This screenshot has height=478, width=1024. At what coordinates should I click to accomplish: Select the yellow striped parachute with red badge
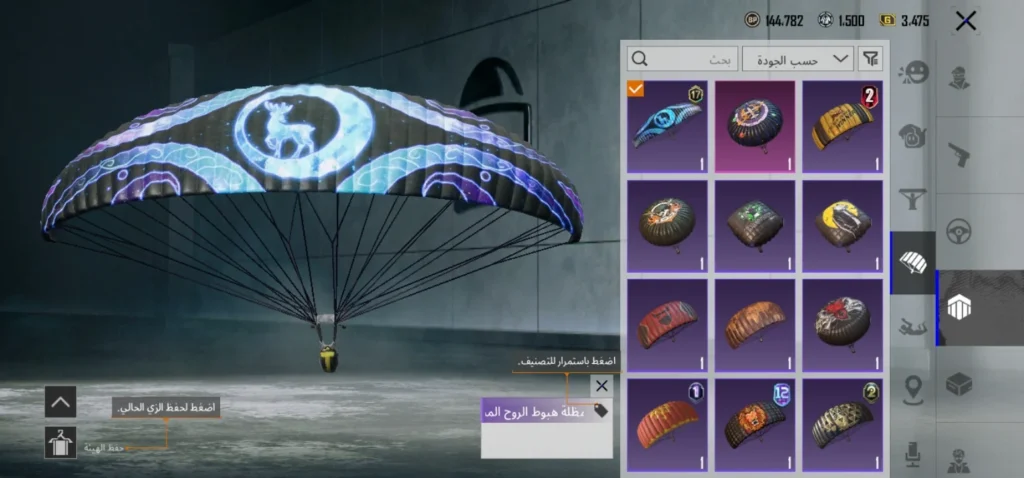click(x=842, y=127)
